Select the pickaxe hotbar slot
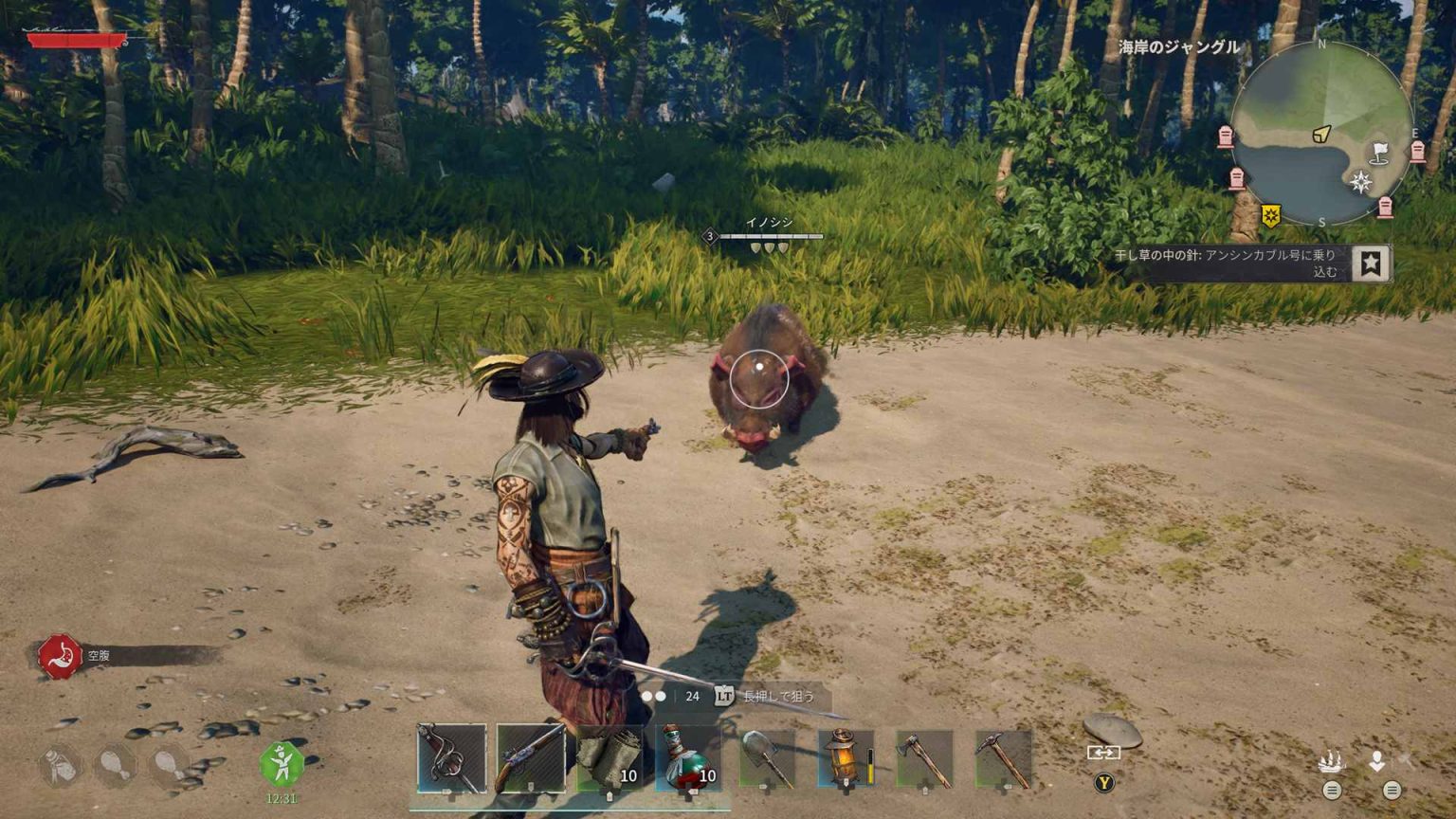This screenshot has width=1456, height=819. 1003,758
